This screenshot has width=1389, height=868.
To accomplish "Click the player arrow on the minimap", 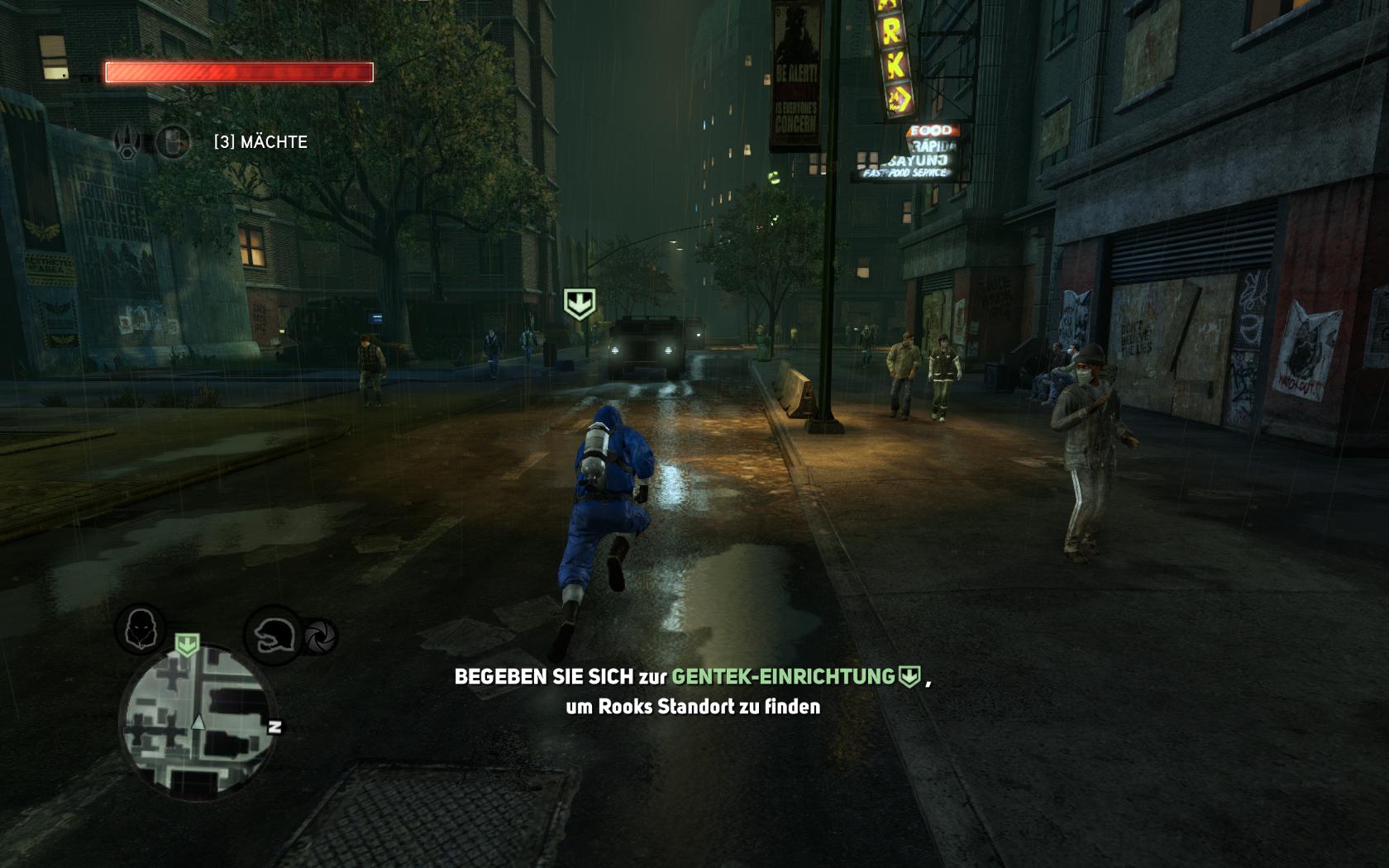I will pyautogui.click(x=198, y=723).
